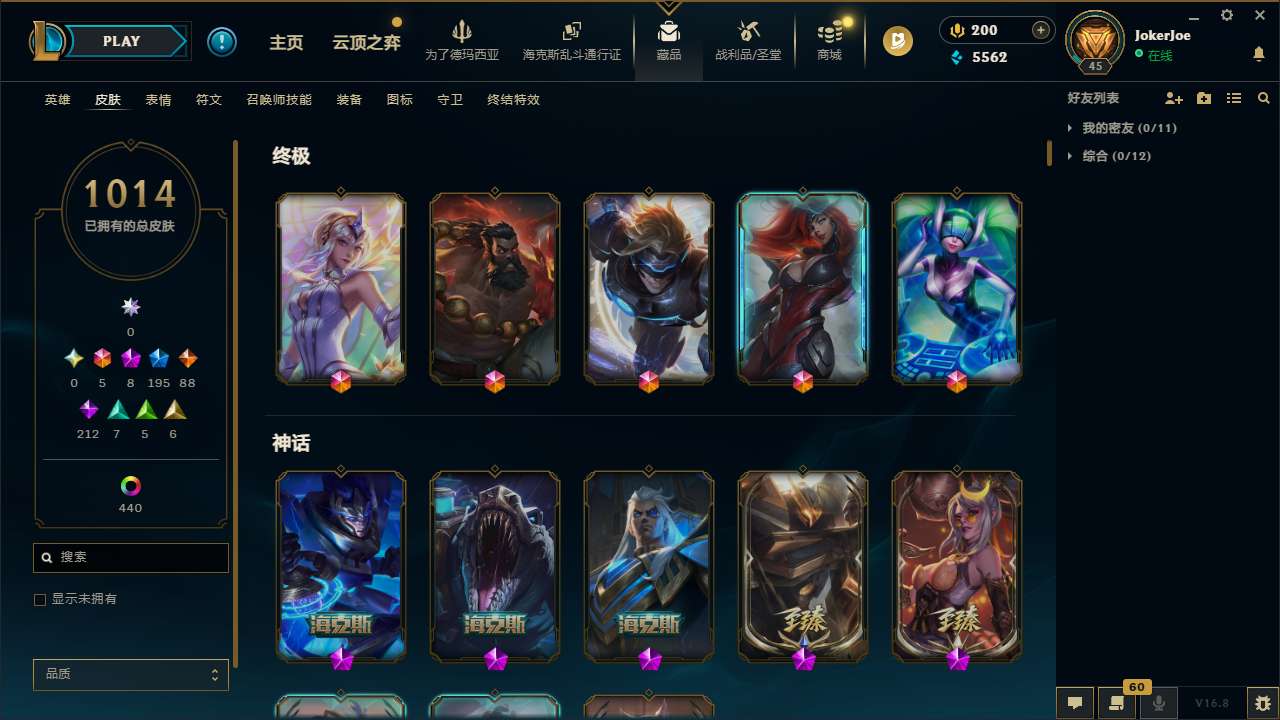The width and height of the screenshot is (1280, 720).
Task: Expand the 我的密友 friend group
Action: click(x=1113, y=128)
